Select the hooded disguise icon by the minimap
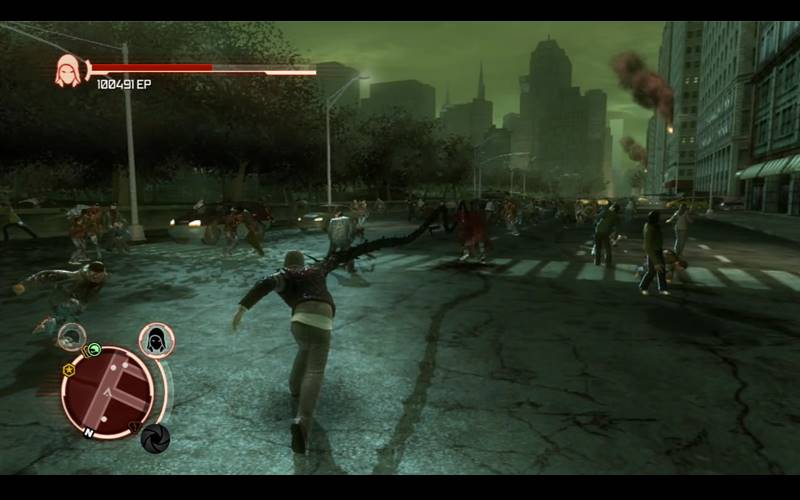The image size is (800, 500). (x=156, y=340)
